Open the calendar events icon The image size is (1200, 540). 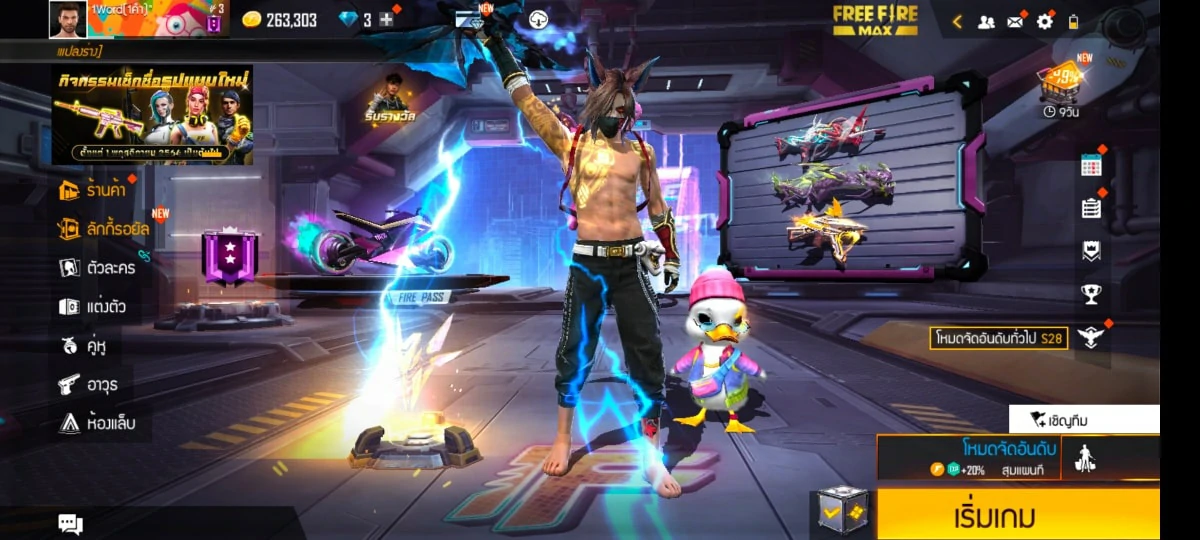coord(1091,166)
